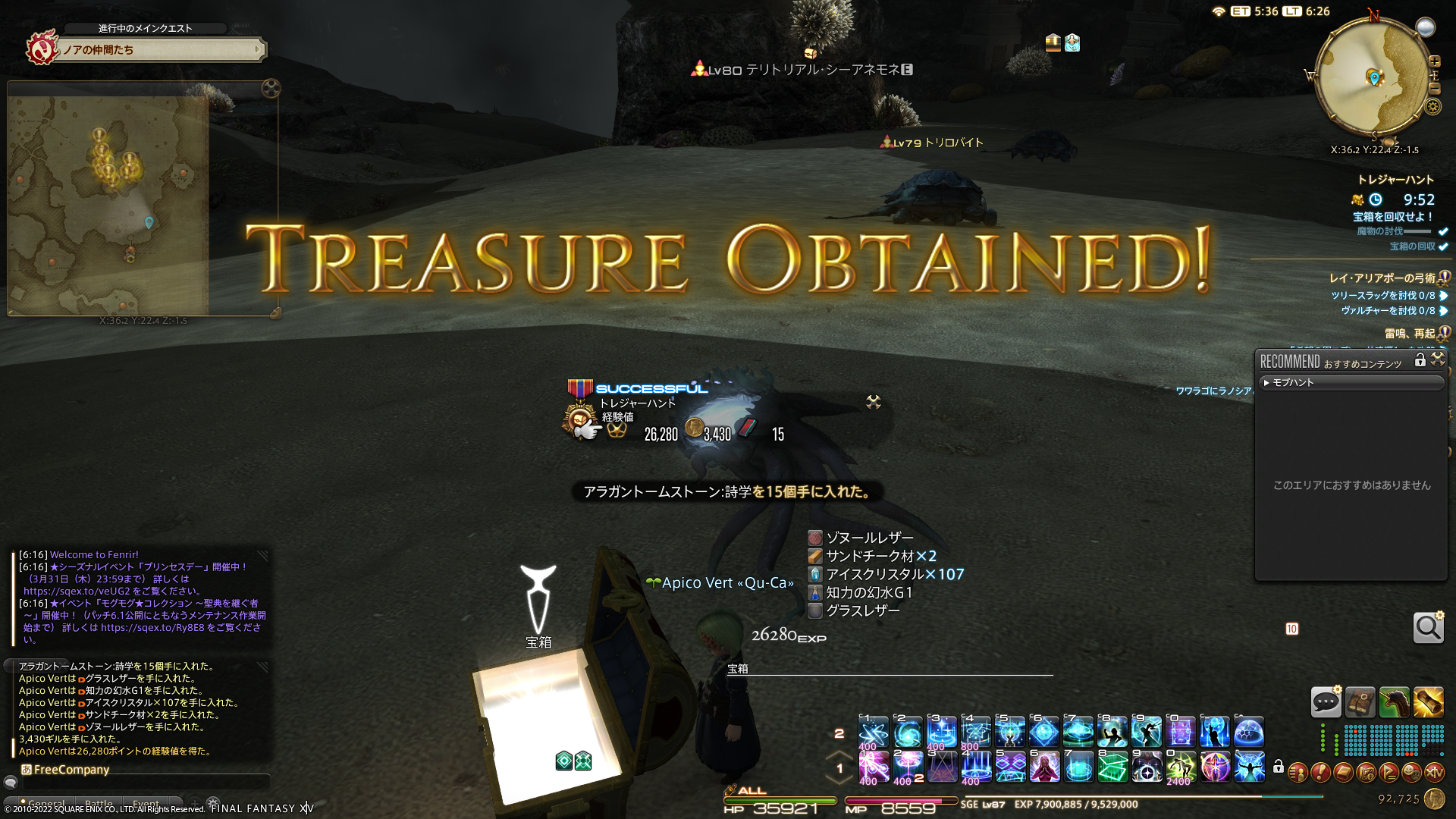Zoom in the minimap with plus button

[x=1434, y=61]
